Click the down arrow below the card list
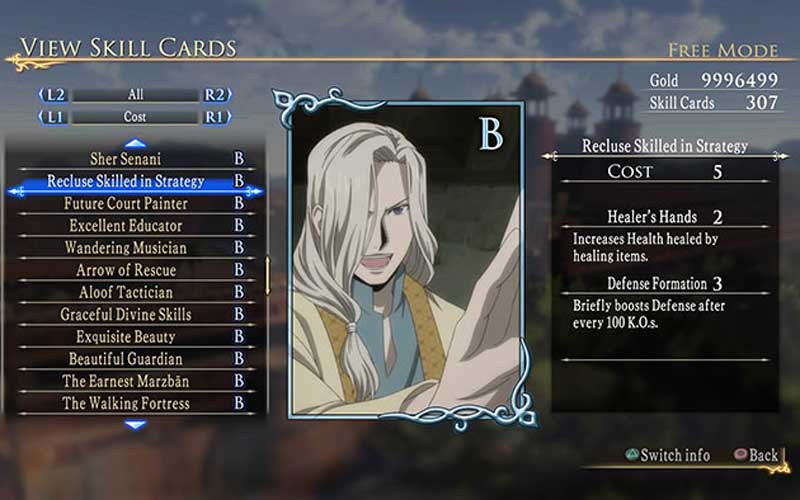This screenshot has height=500, width=800. [x=135, y=424]
